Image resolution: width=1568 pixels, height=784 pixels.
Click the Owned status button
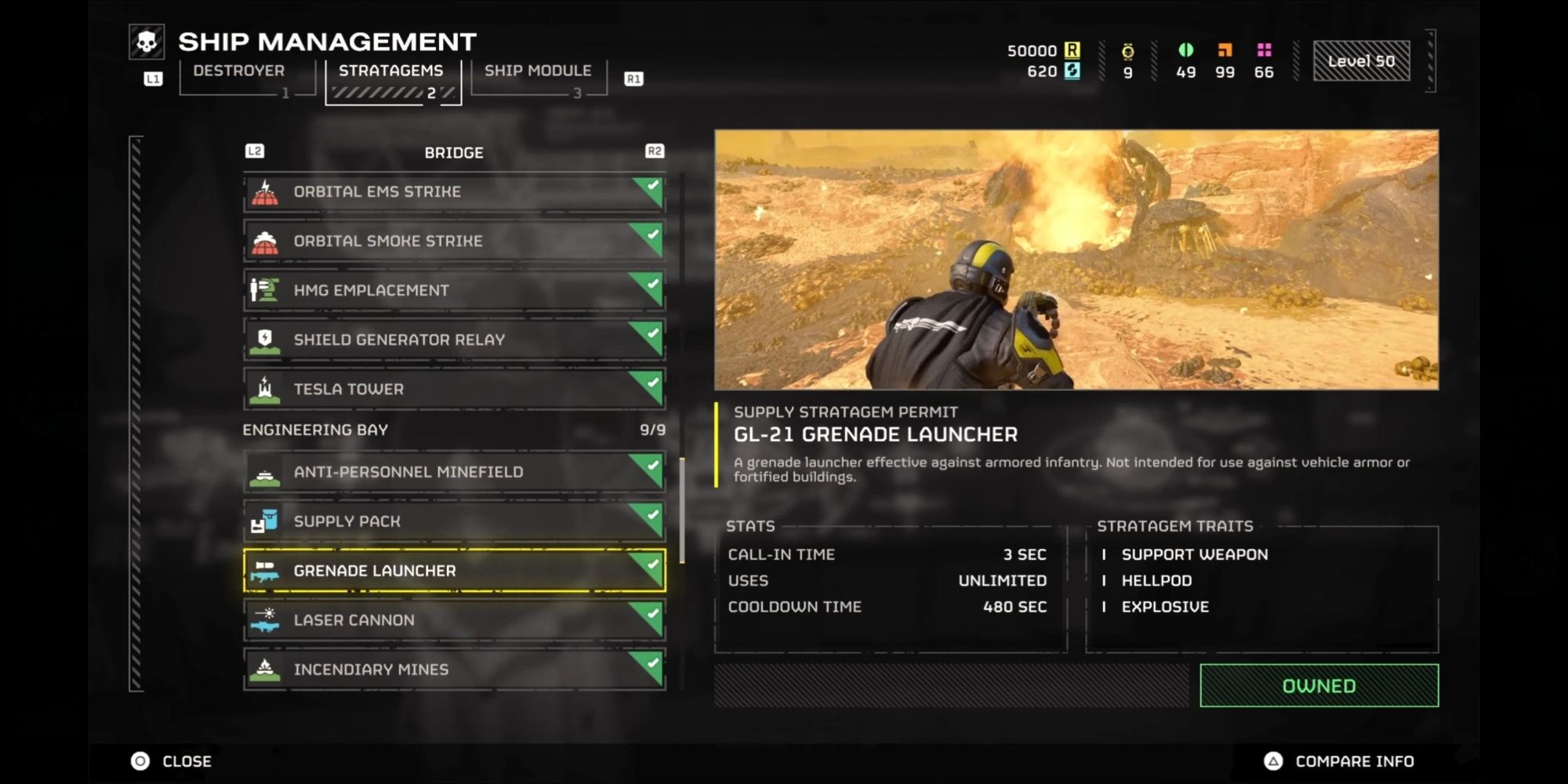click(x=1319, y=686)
